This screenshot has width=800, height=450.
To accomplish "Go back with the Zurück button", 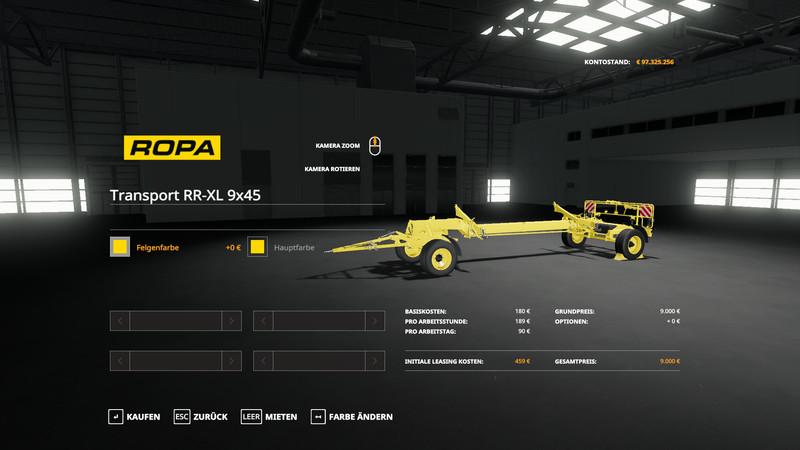I will pyautogui.click(x=200, y=416).
